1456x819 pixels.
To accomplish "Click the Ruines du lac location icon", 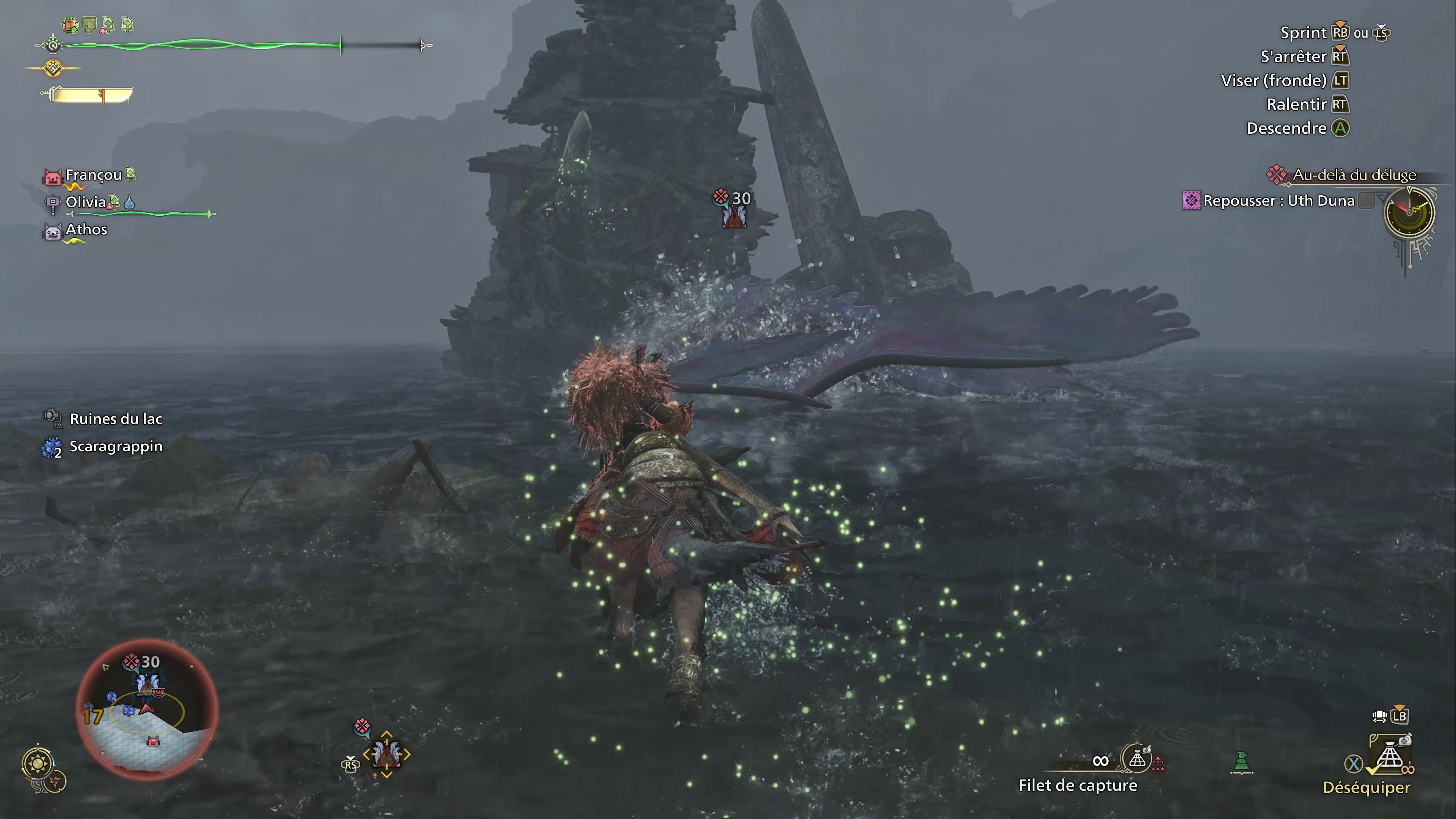I will click(53, 419).
